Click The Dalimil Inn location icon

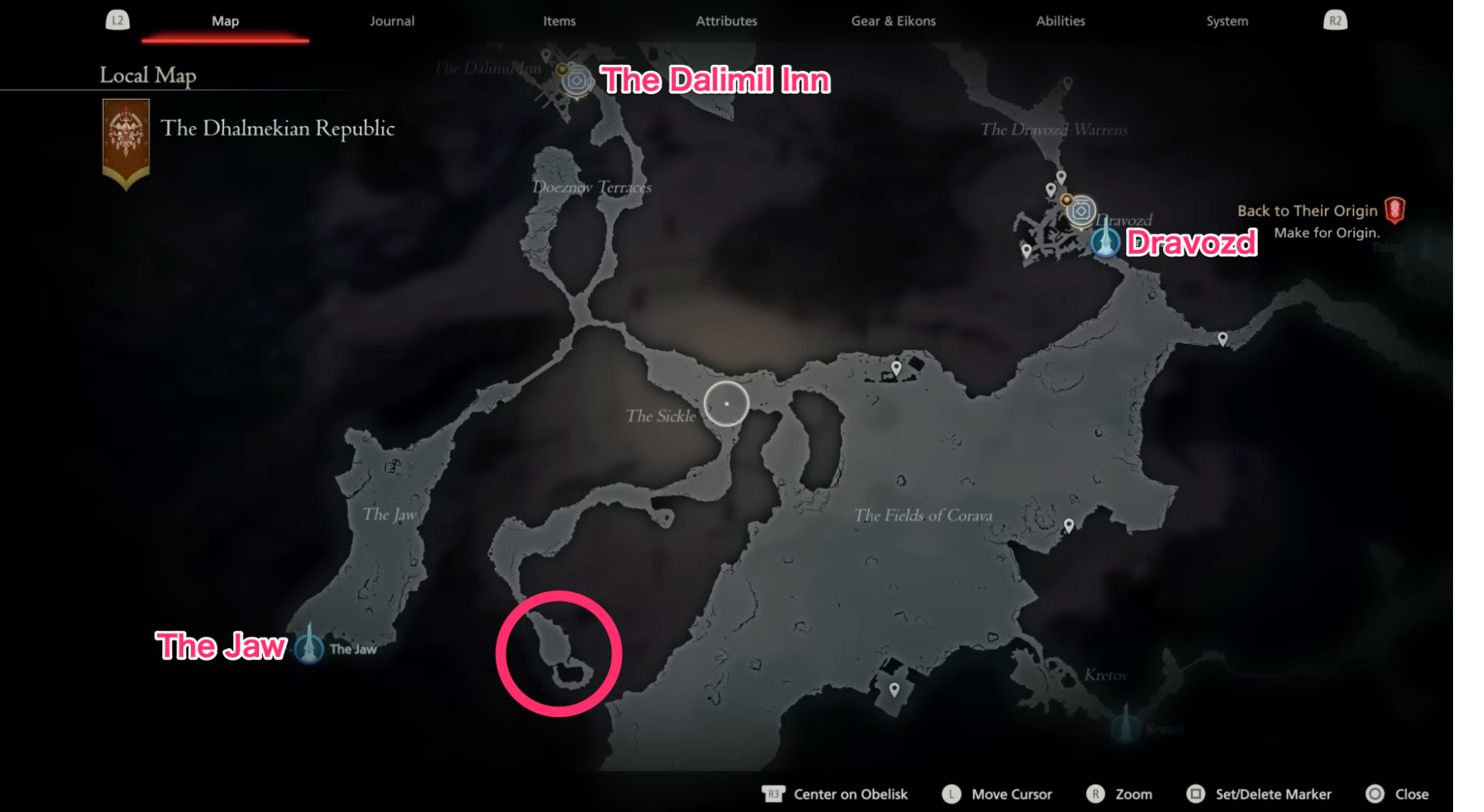(575, 80)
